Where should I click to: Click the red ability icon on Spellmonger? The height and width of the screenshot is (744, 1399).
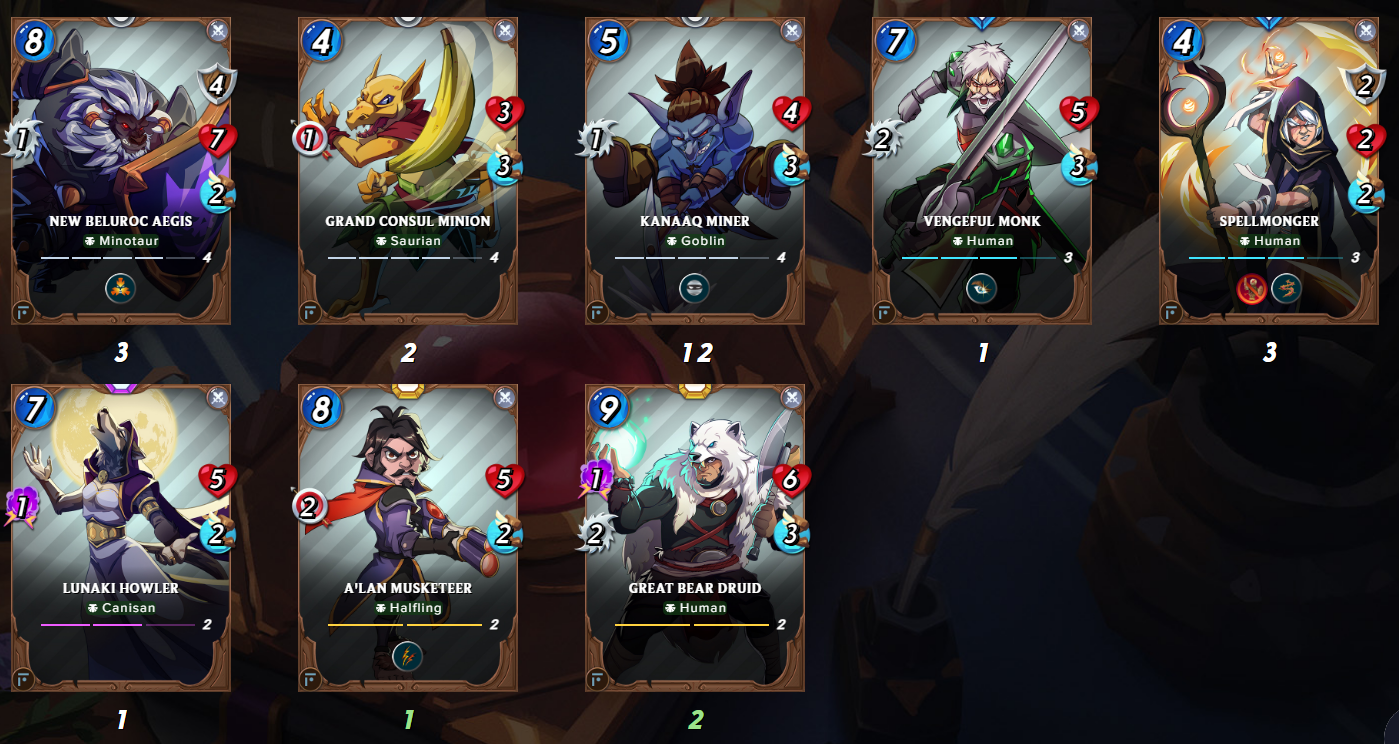pos(1252,289)
